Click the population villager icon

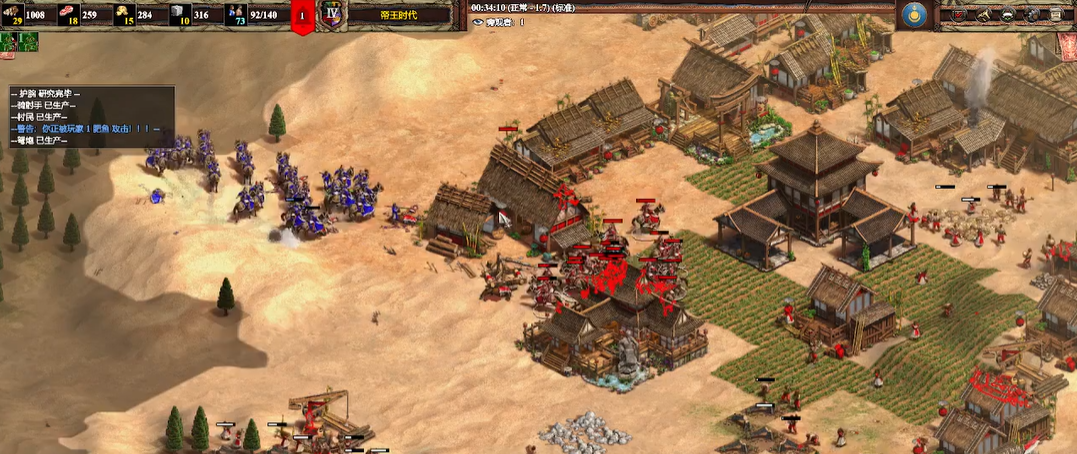click(x=236, y=14)
